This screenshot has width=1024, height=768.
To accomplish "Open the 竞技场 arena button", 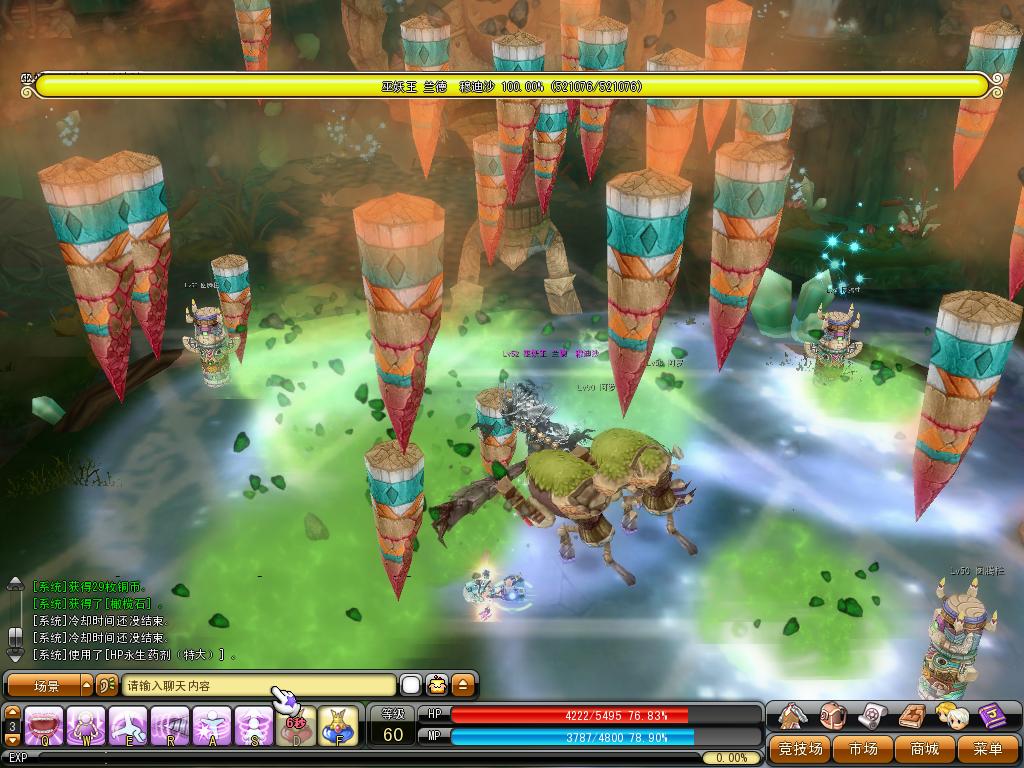I will point(801,748).
